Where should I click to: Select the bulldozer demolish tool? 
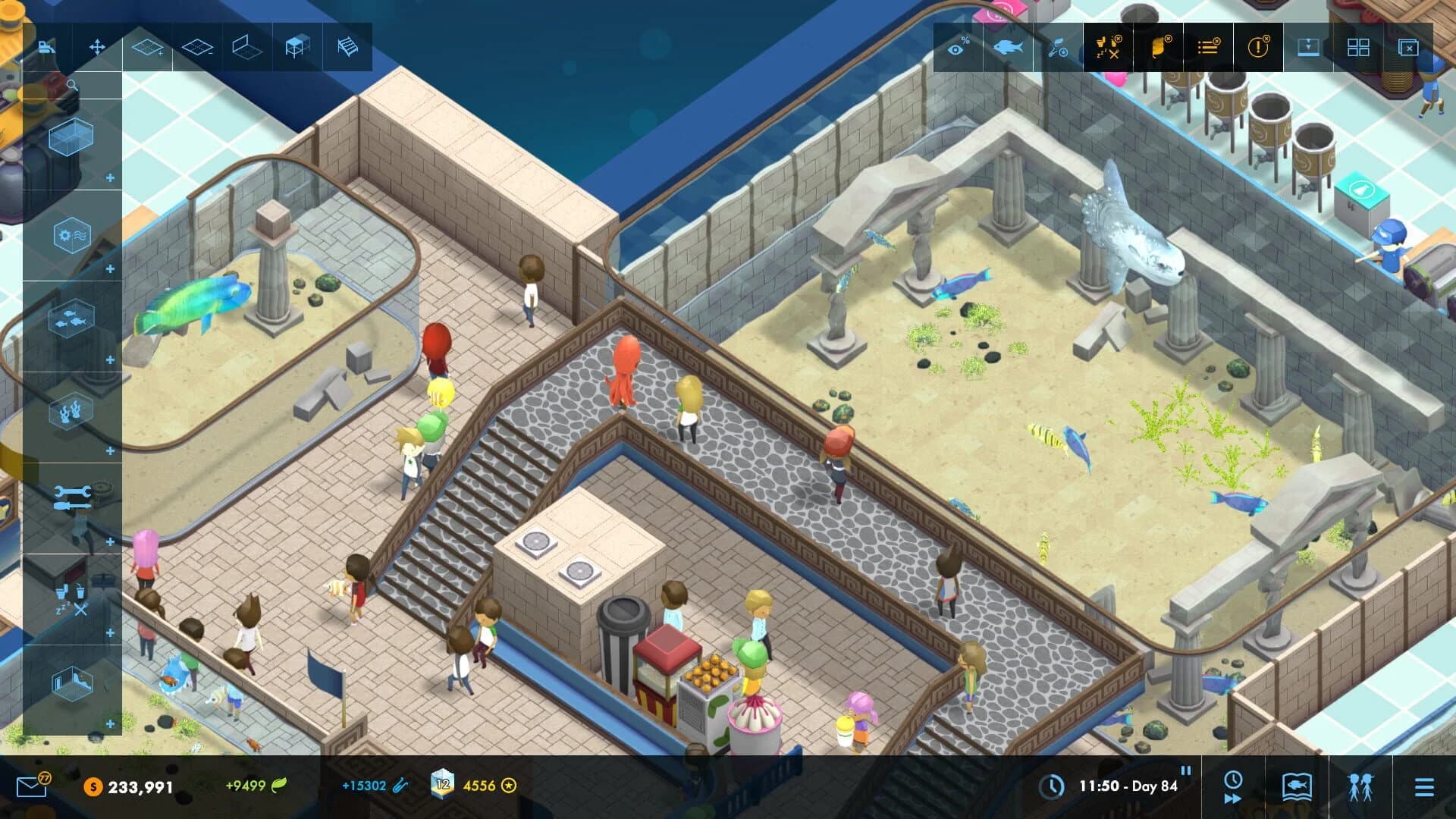pos(45,47)
